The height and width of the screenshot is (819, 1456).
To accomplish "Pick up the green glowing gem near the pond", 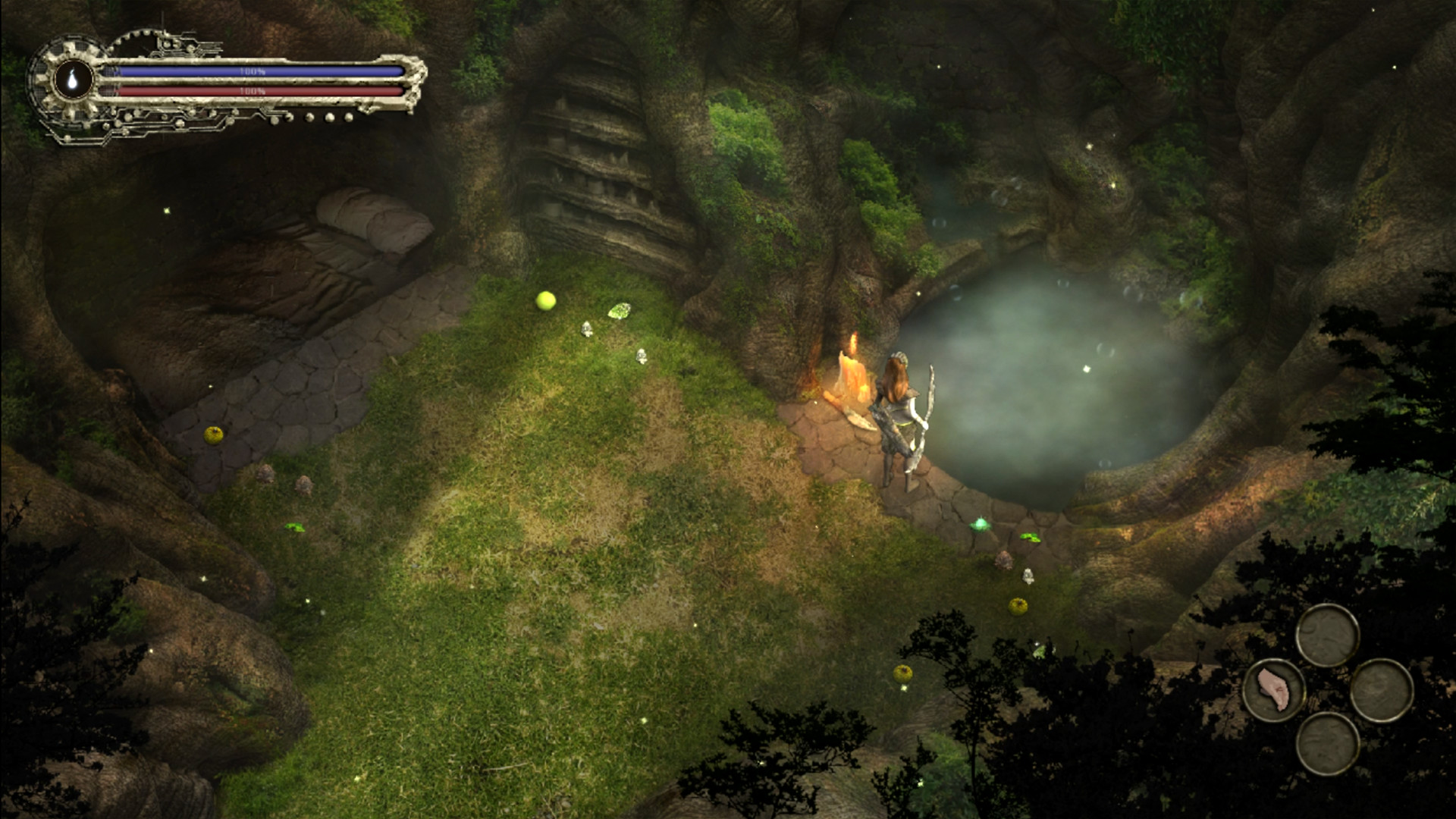I will point(981,523).
